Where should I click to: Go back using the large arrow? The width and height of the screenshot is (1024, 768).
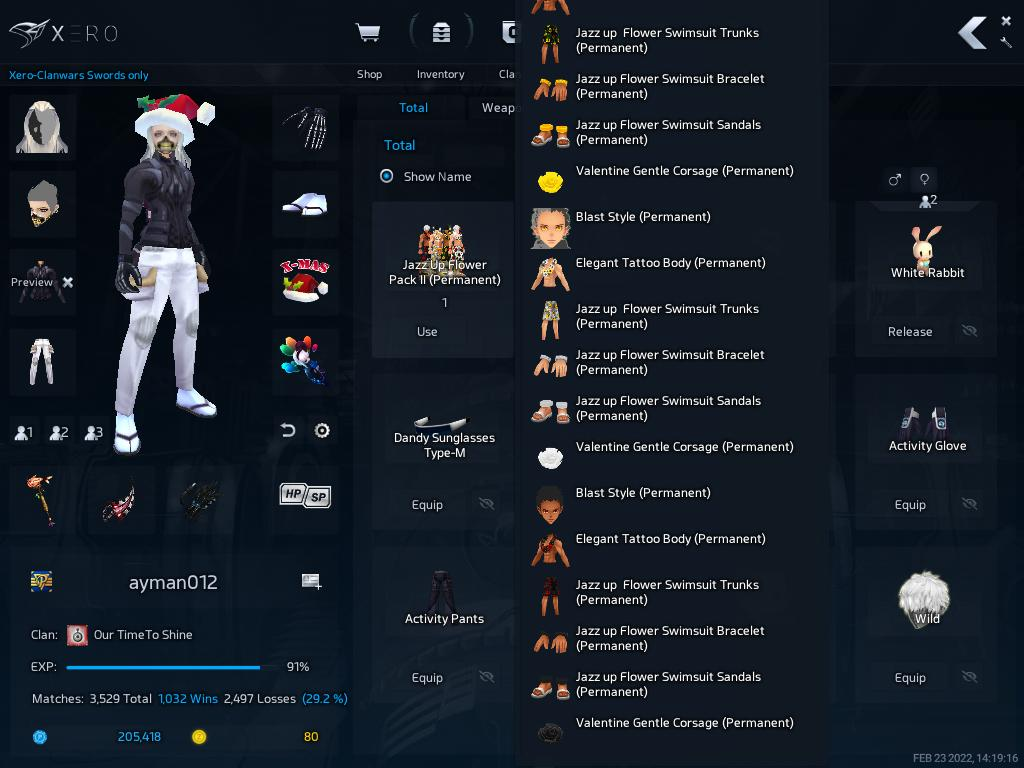972,33
